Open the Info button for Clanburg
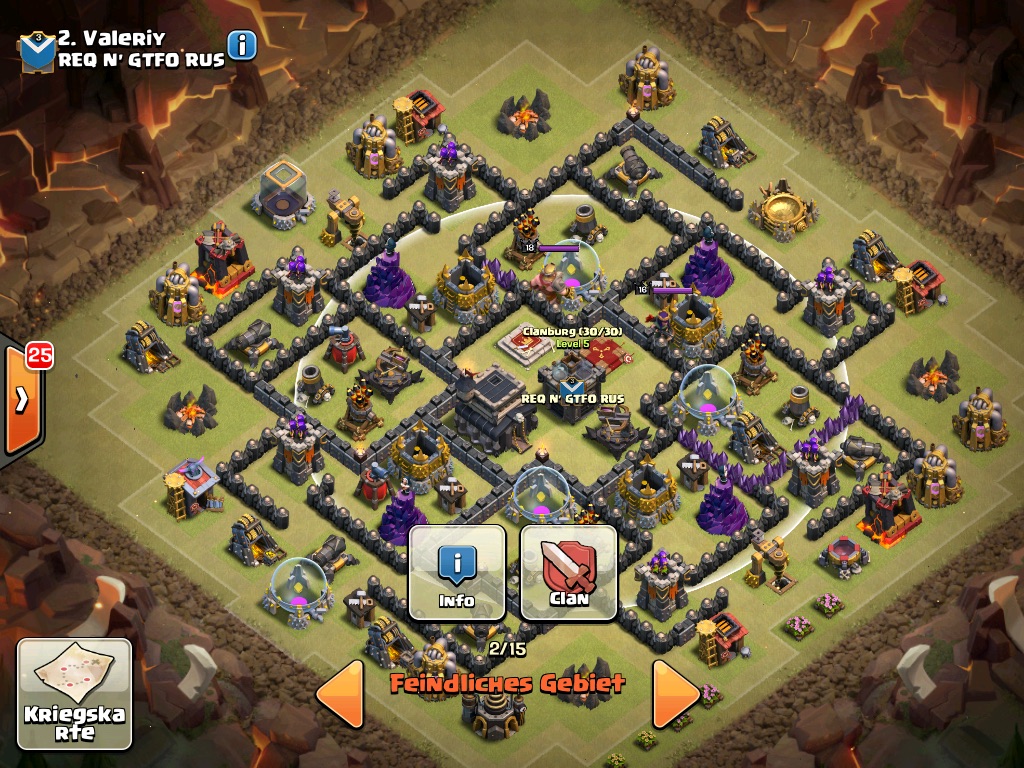 point(457,571)
